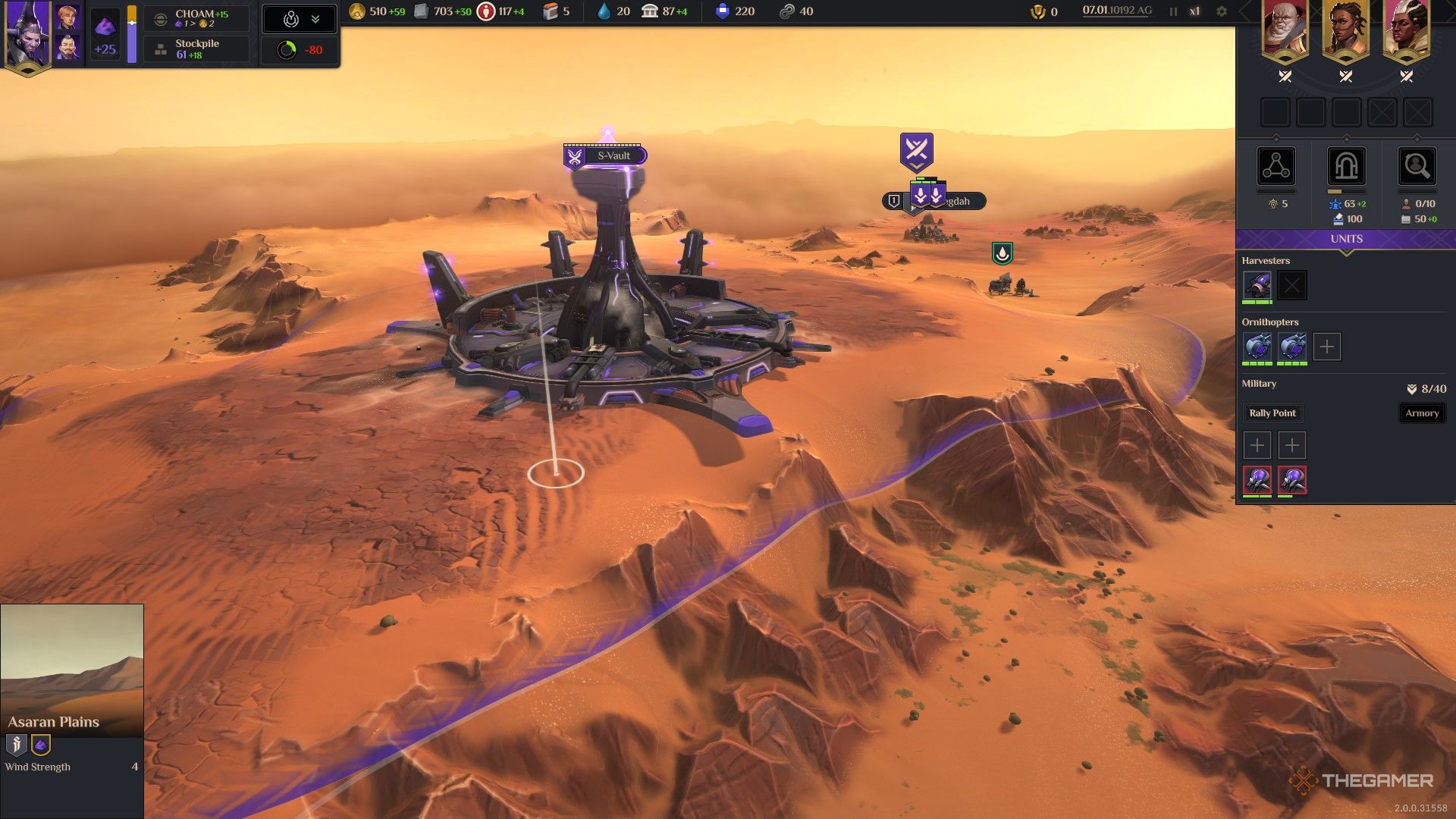
Task: Toggle crossed swords under the middle councilor portrait
Action: pyautogui.click(x=1344, y=76)
